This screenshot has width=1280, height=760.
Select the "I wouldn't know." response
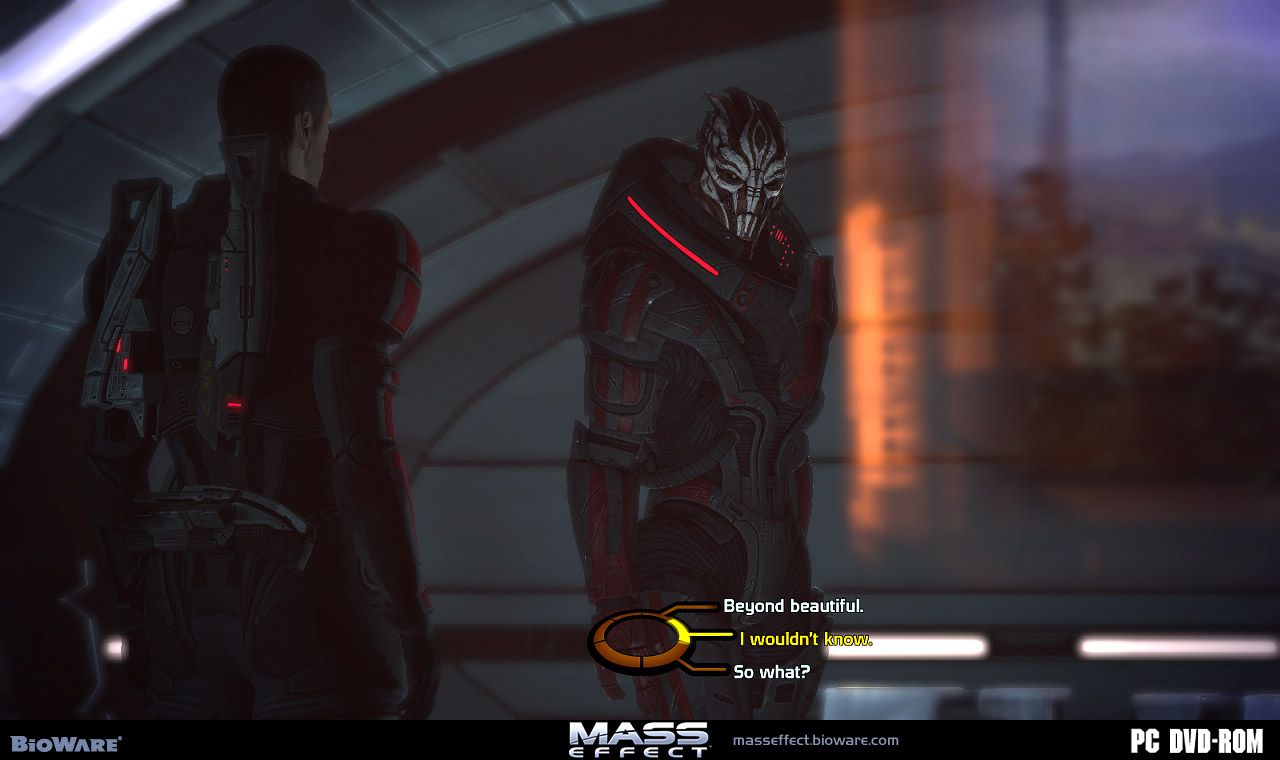point(805,639)
